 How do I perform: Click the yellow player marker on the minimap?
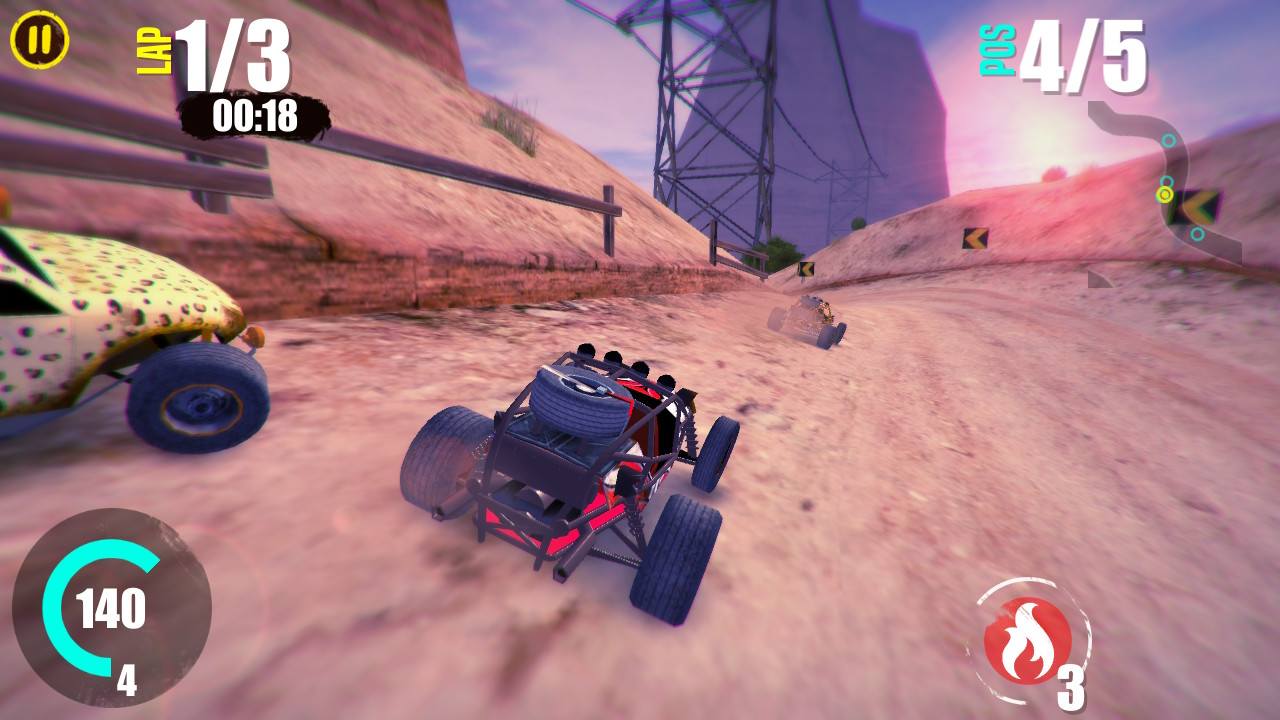[1165, 195]
